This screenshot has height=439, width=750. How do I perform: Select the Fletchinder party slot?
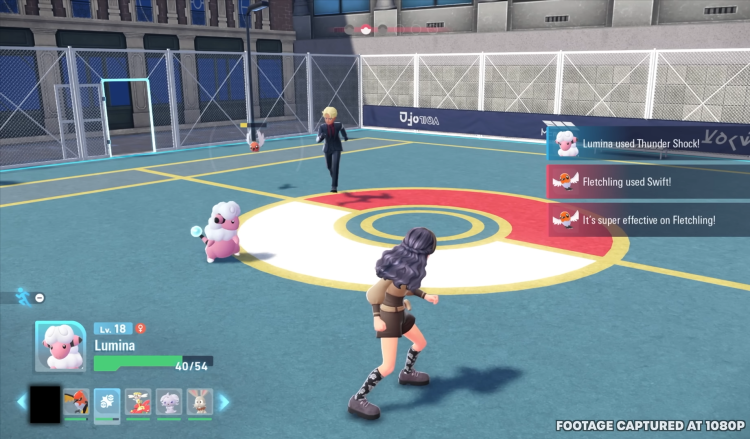pos(76,402)
